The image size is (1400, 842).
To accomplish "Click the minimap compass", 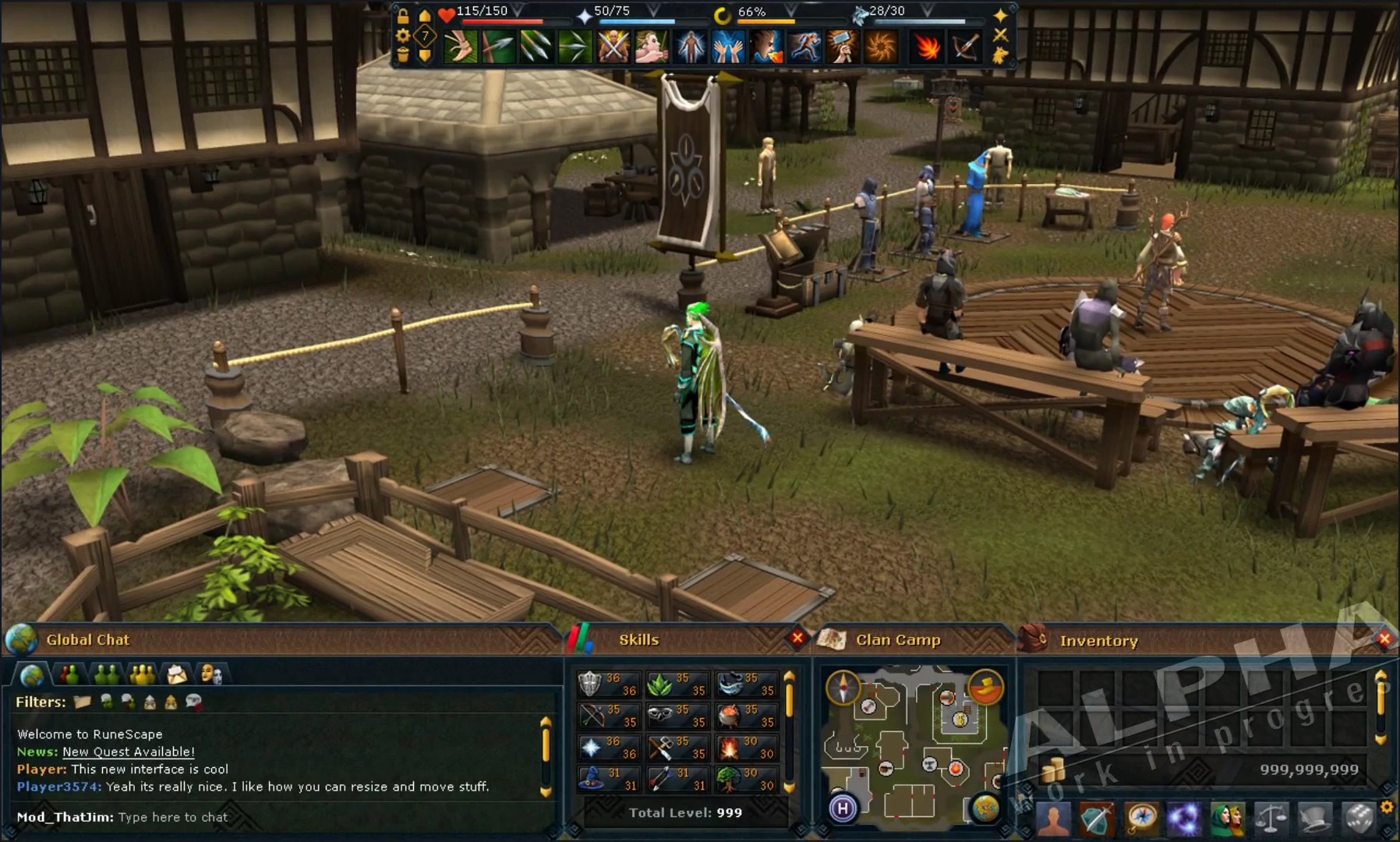I will click(x=843, y=688).
